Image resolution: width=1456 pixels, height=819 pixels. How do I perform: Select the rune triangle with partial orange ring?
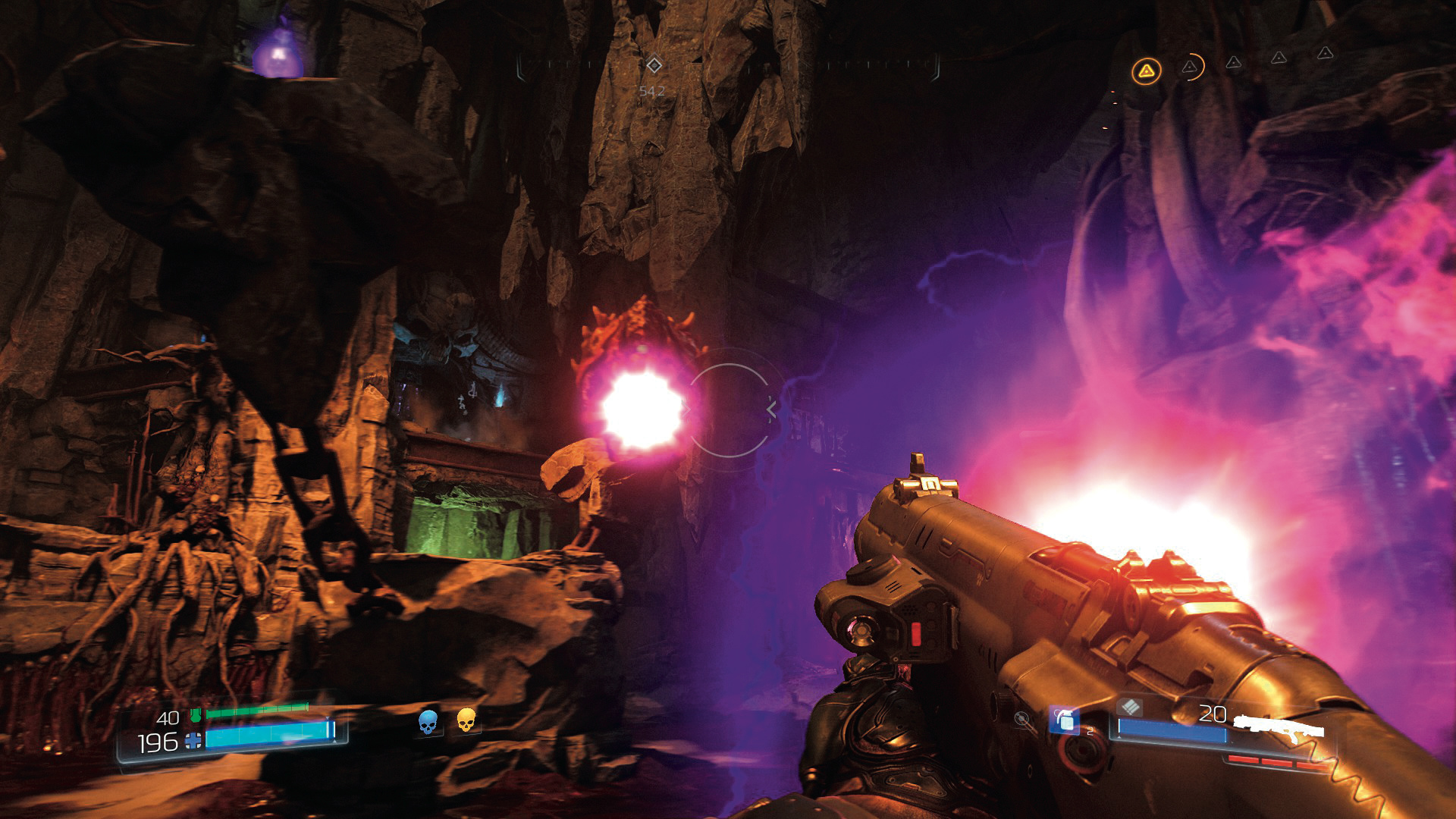coord(1191,67)
